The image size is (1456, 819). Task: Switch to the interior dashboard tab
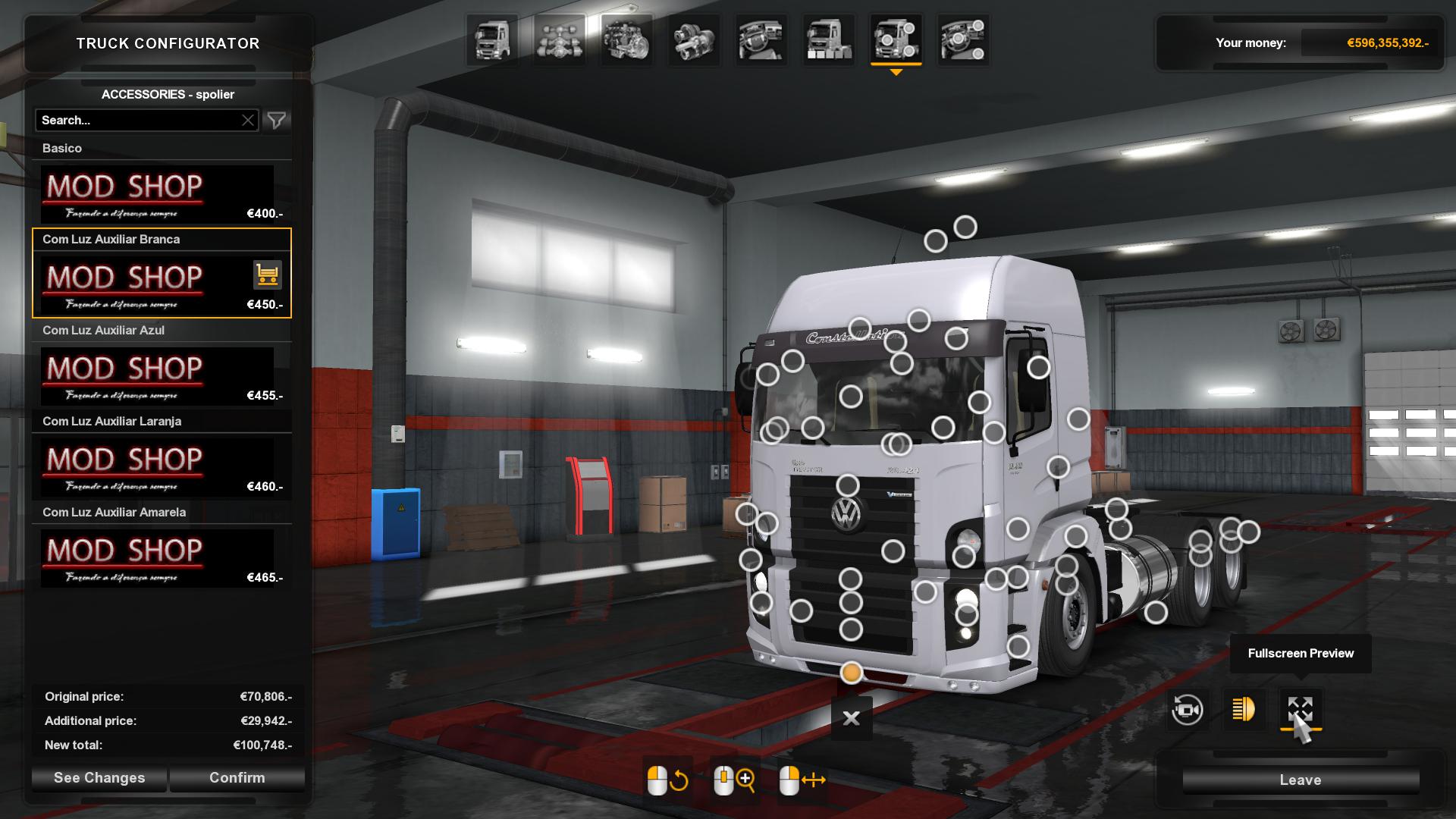(761, 40)
